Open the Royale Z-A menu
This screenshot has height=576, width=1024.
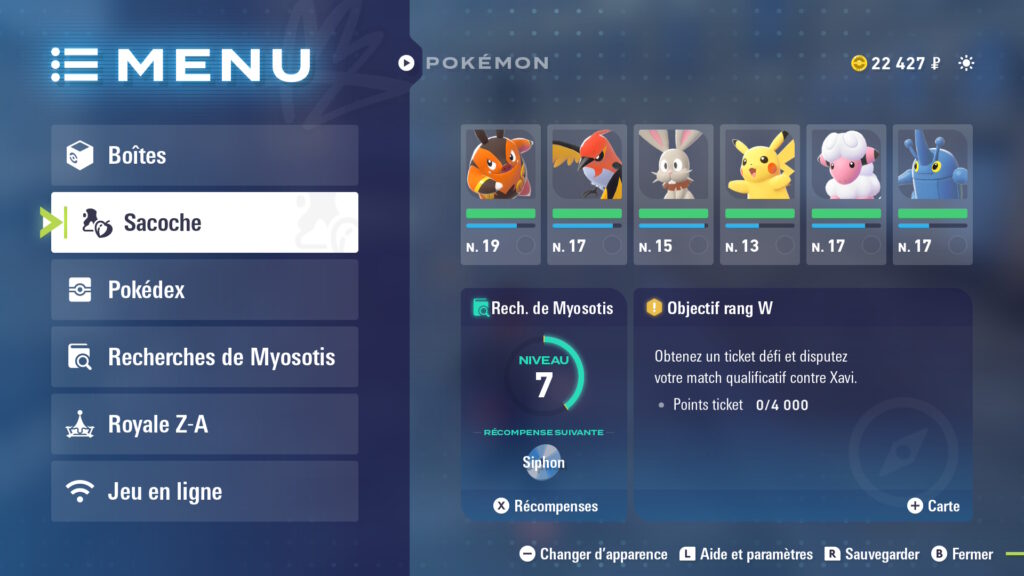204,424
